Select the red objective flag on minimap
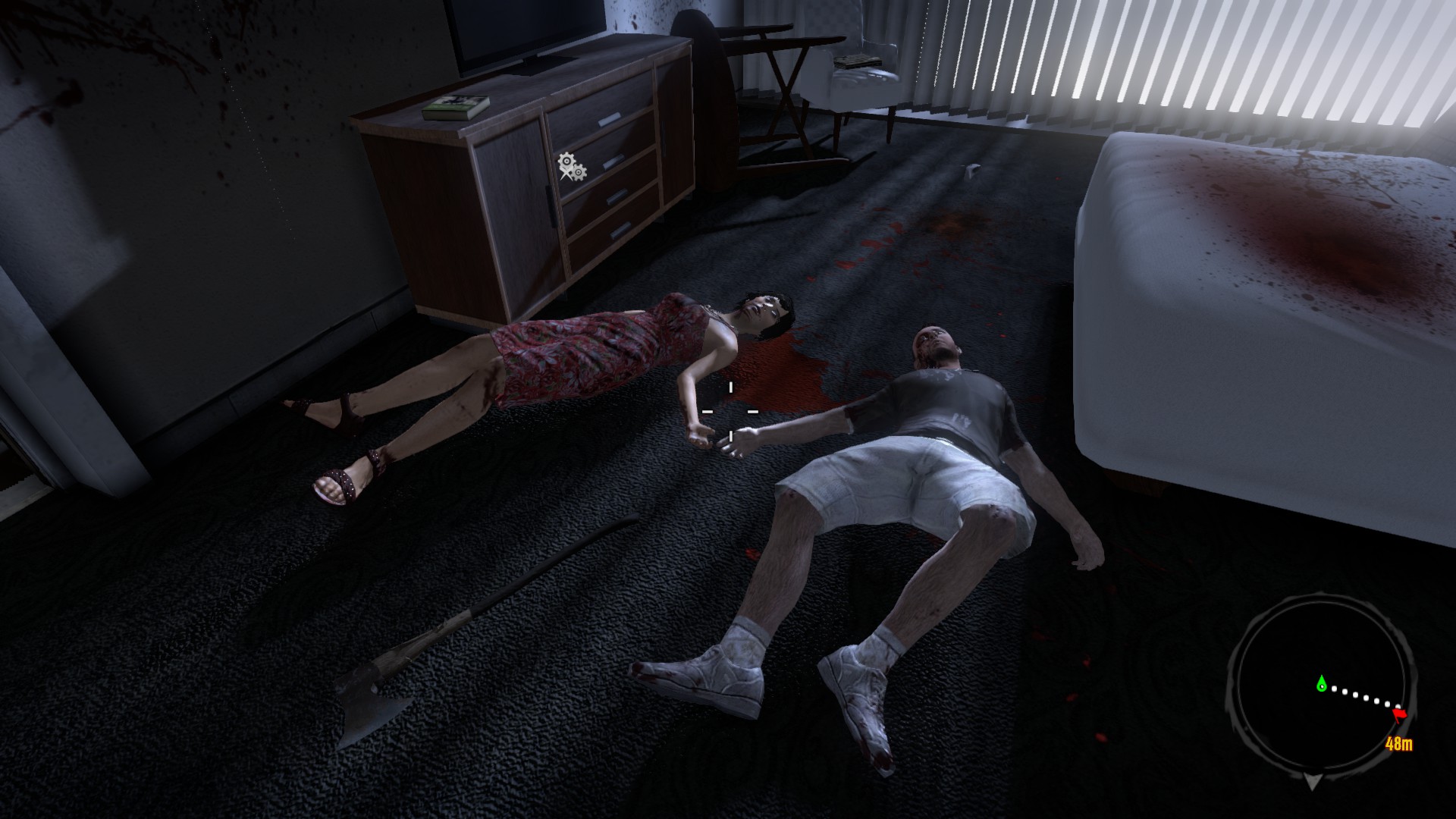1456x819 pixels. pyautogui.click(x=1400, y=714)
